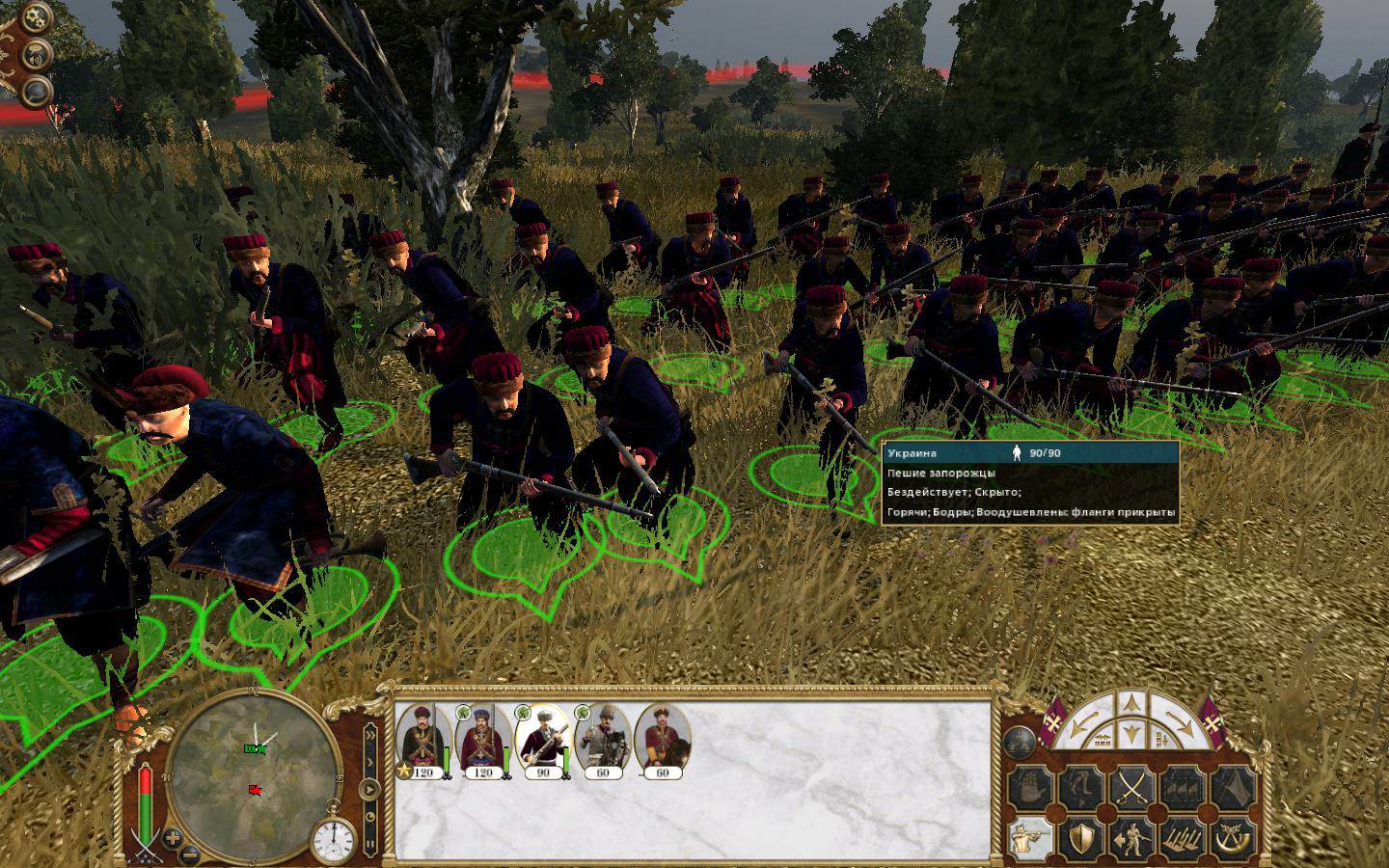1389x868 pixels.
Task: Open the gears settings menu button
Action: [37, 17]
